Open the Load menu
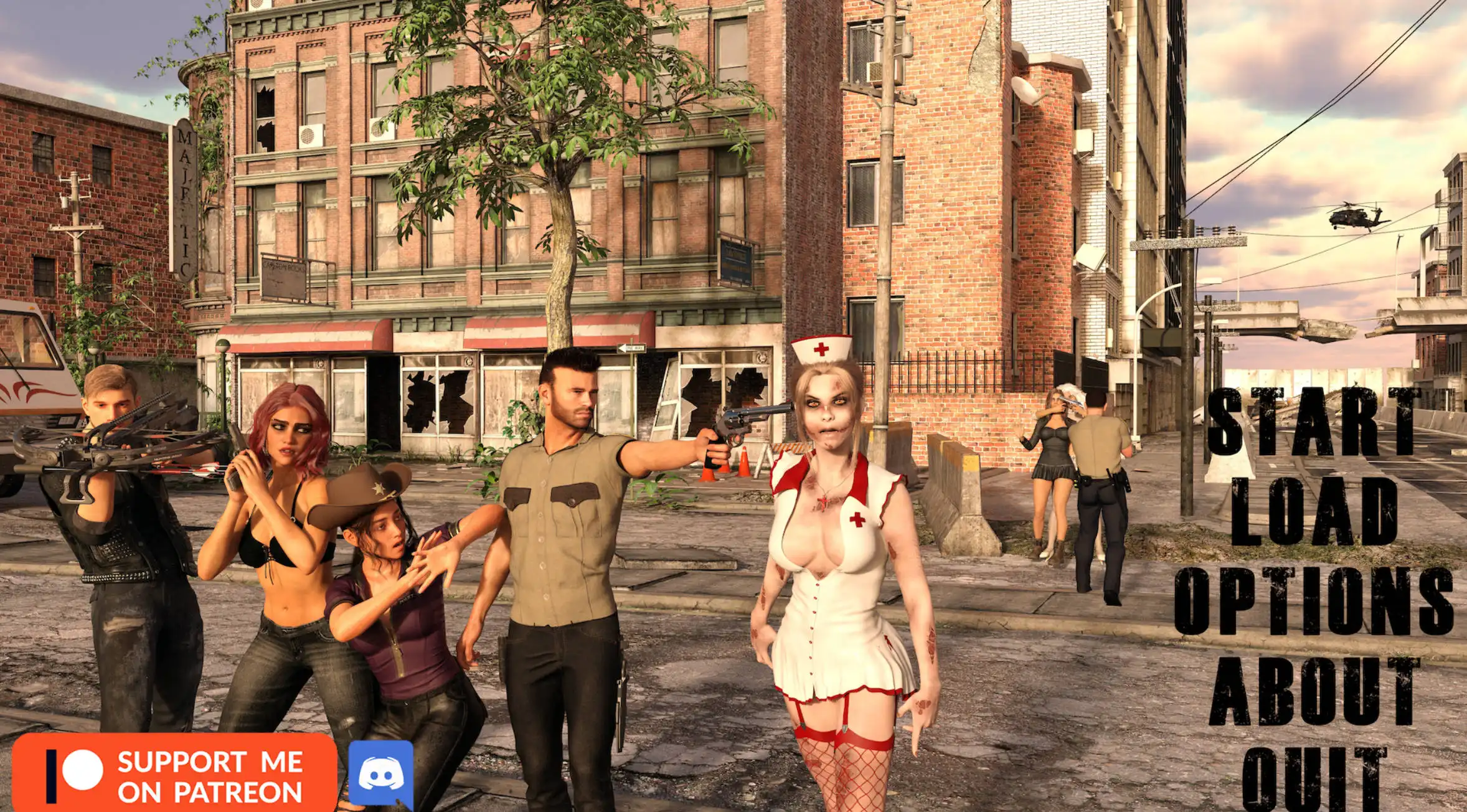The image size is (1467, 812). click(x=1314, y=511)
